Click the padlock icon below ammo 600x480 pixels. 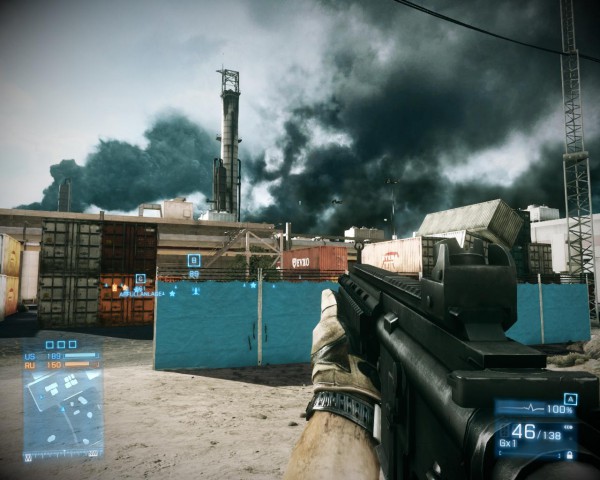[x=569, y=454]
